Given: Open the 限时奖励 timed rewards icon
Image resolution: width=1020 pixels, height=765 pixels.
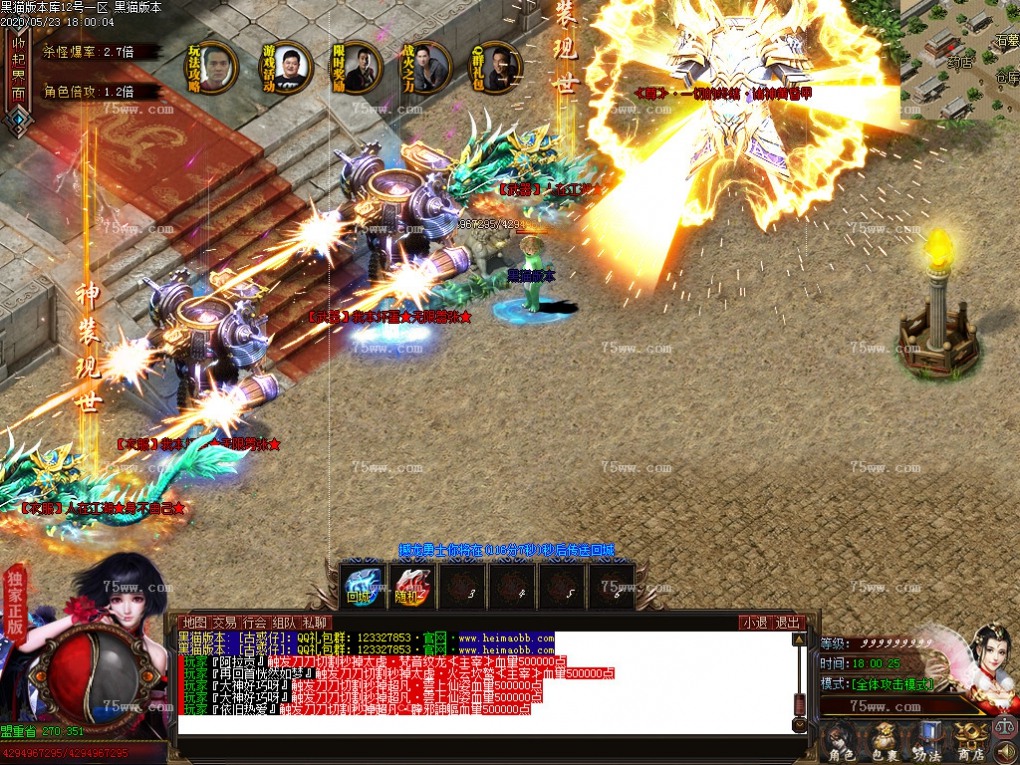Looking at the screenshot, I should click(355, 66).
